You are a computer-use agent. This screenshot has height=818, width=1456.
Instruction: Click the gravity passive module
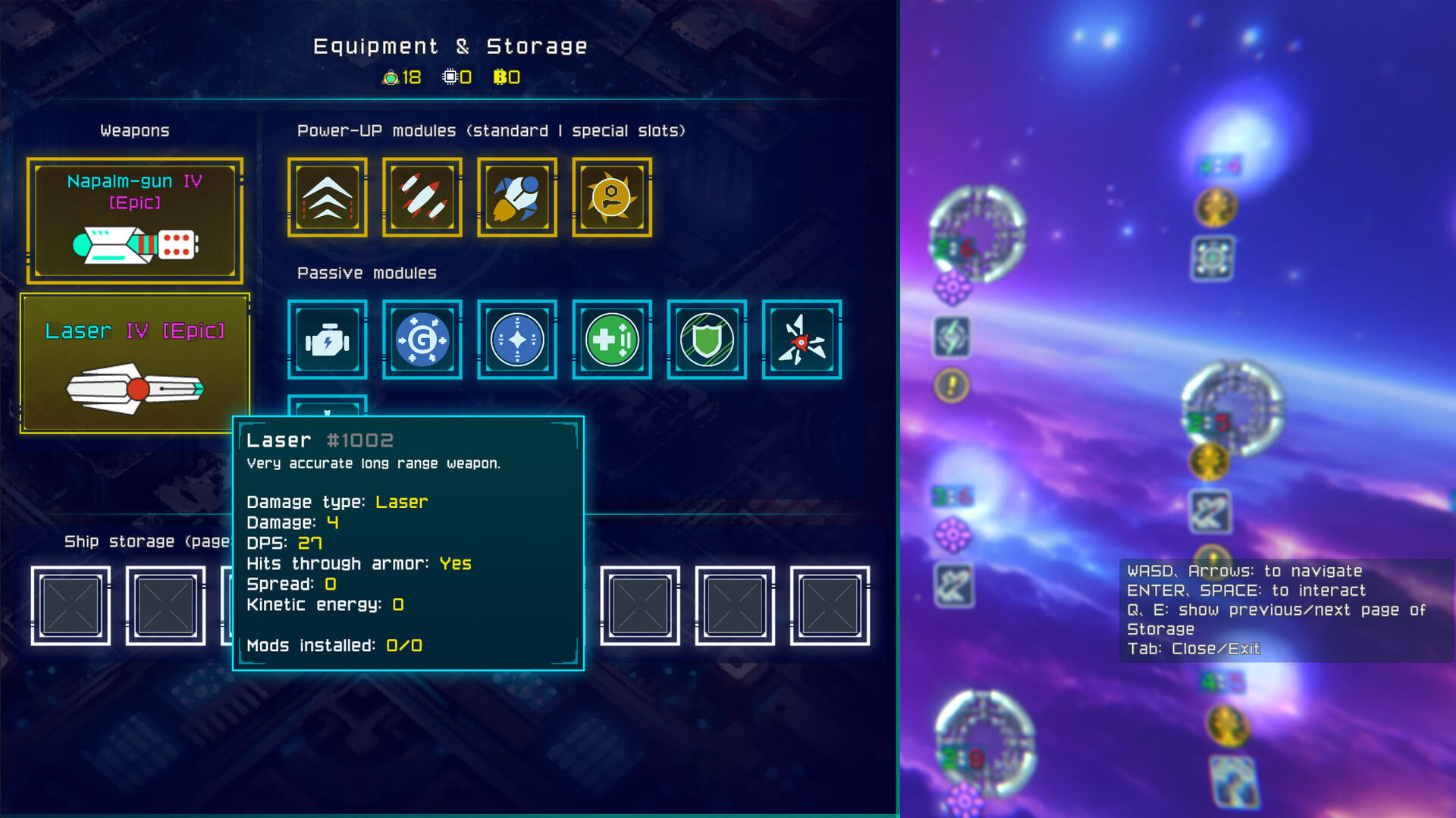click(x=422, y=339)
